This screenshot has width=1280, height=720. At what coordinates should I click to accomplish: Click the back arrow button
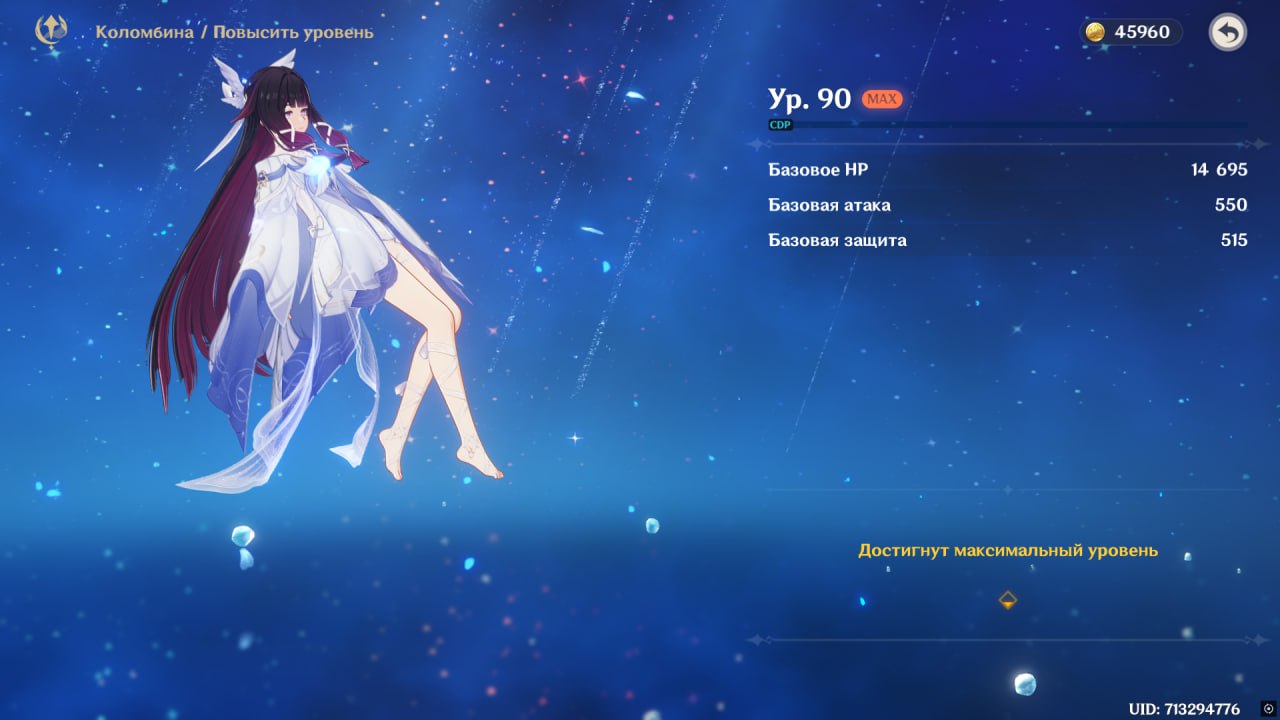(x=1227, y=33)
